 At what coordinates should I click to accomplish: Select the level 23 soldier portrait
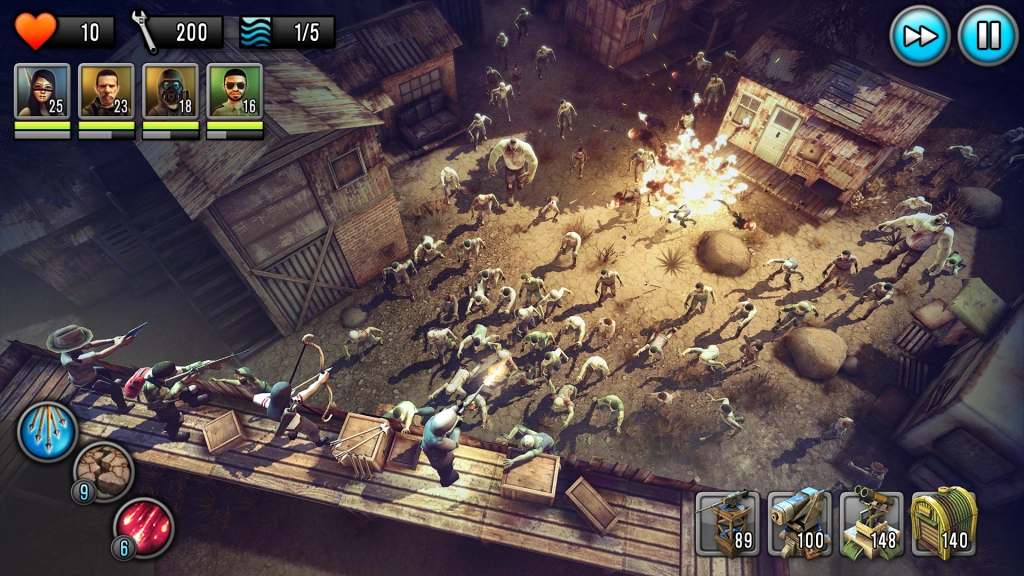(107, 91)
